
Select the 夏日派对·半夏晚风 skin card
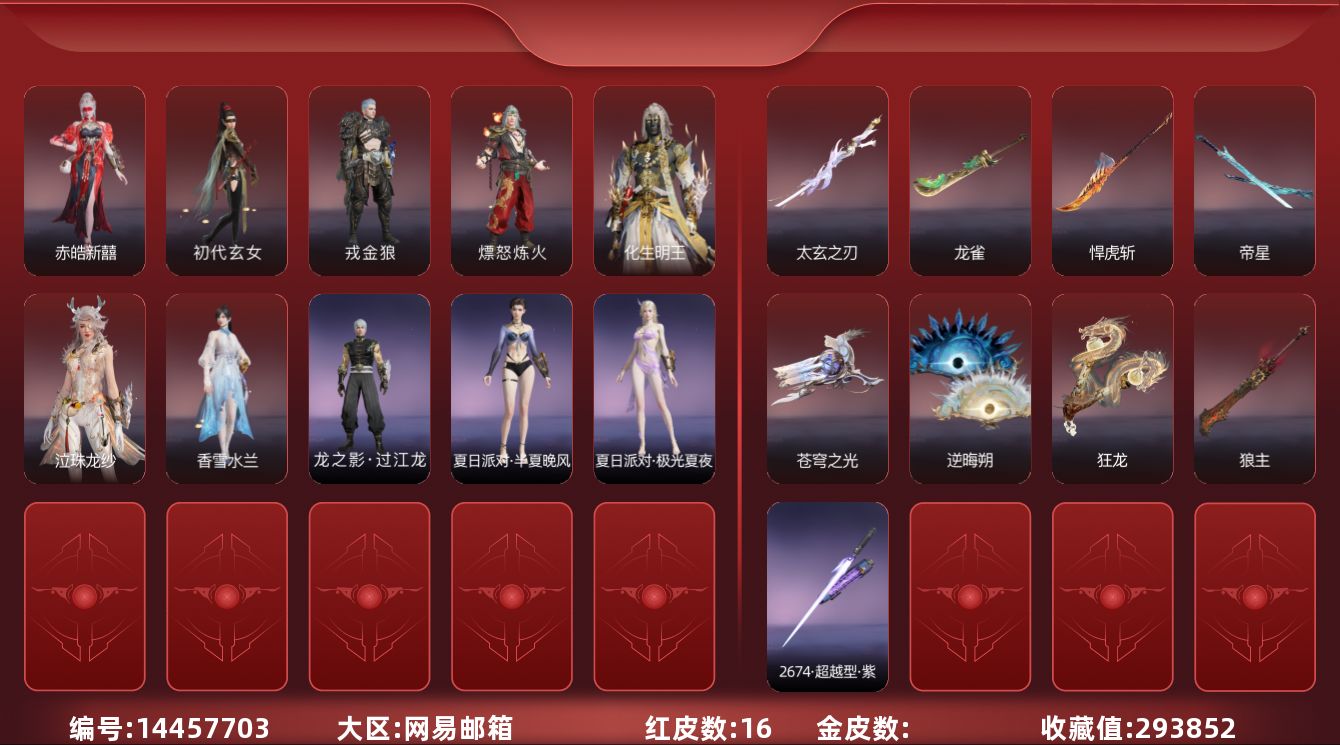[x=512, y=388]
